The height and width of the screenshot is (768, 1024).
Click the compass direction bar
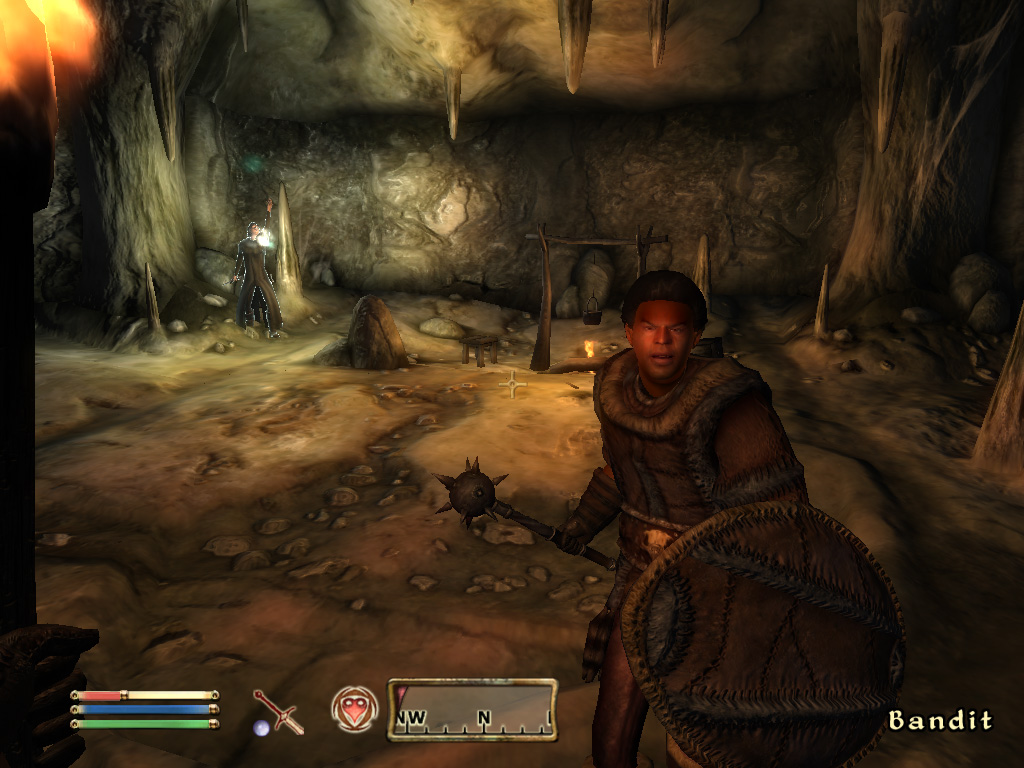[x=472, y=710]
